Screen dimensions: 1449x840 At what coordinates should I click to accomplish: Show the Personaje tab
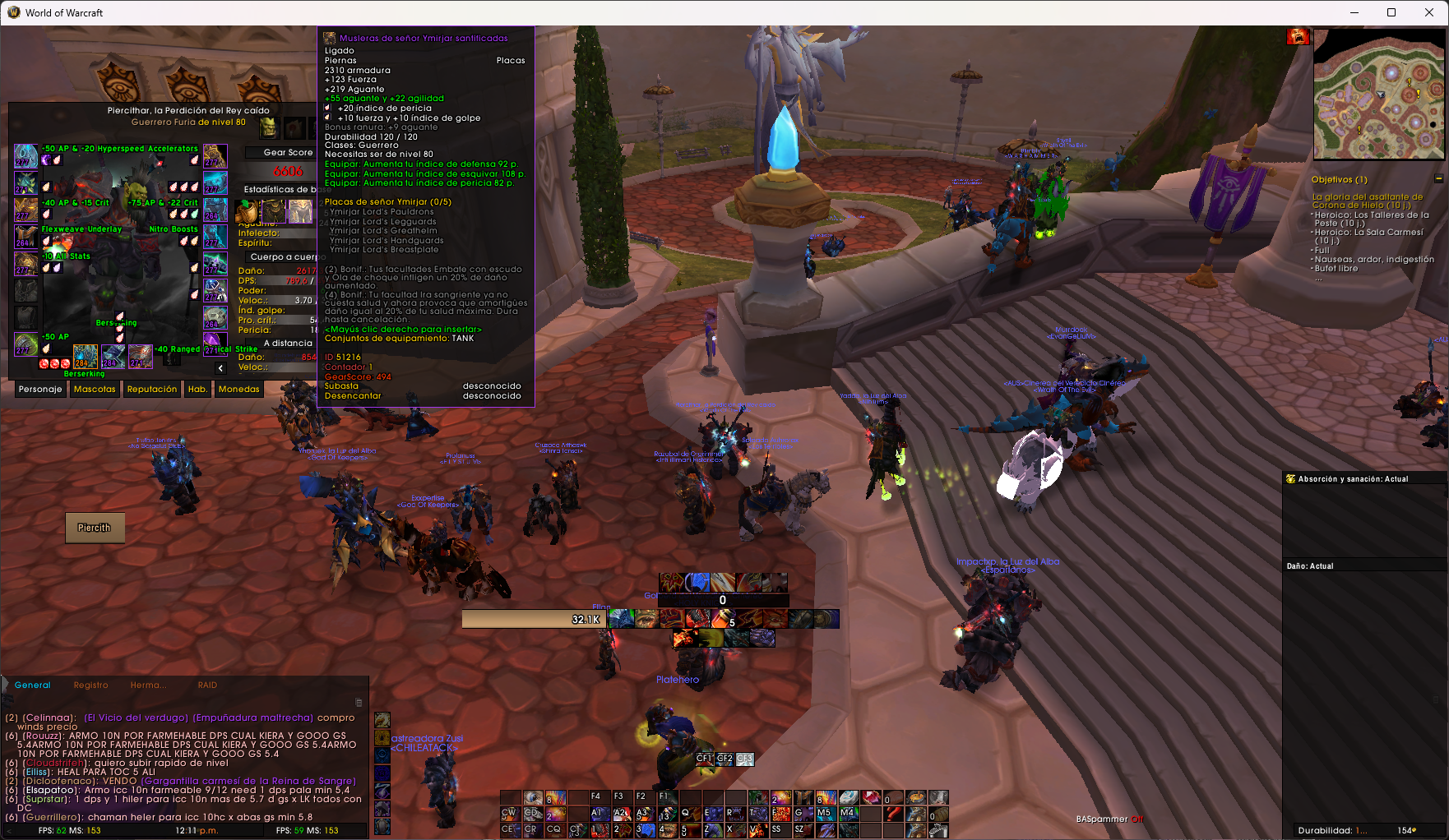click(x=40, y=390)
